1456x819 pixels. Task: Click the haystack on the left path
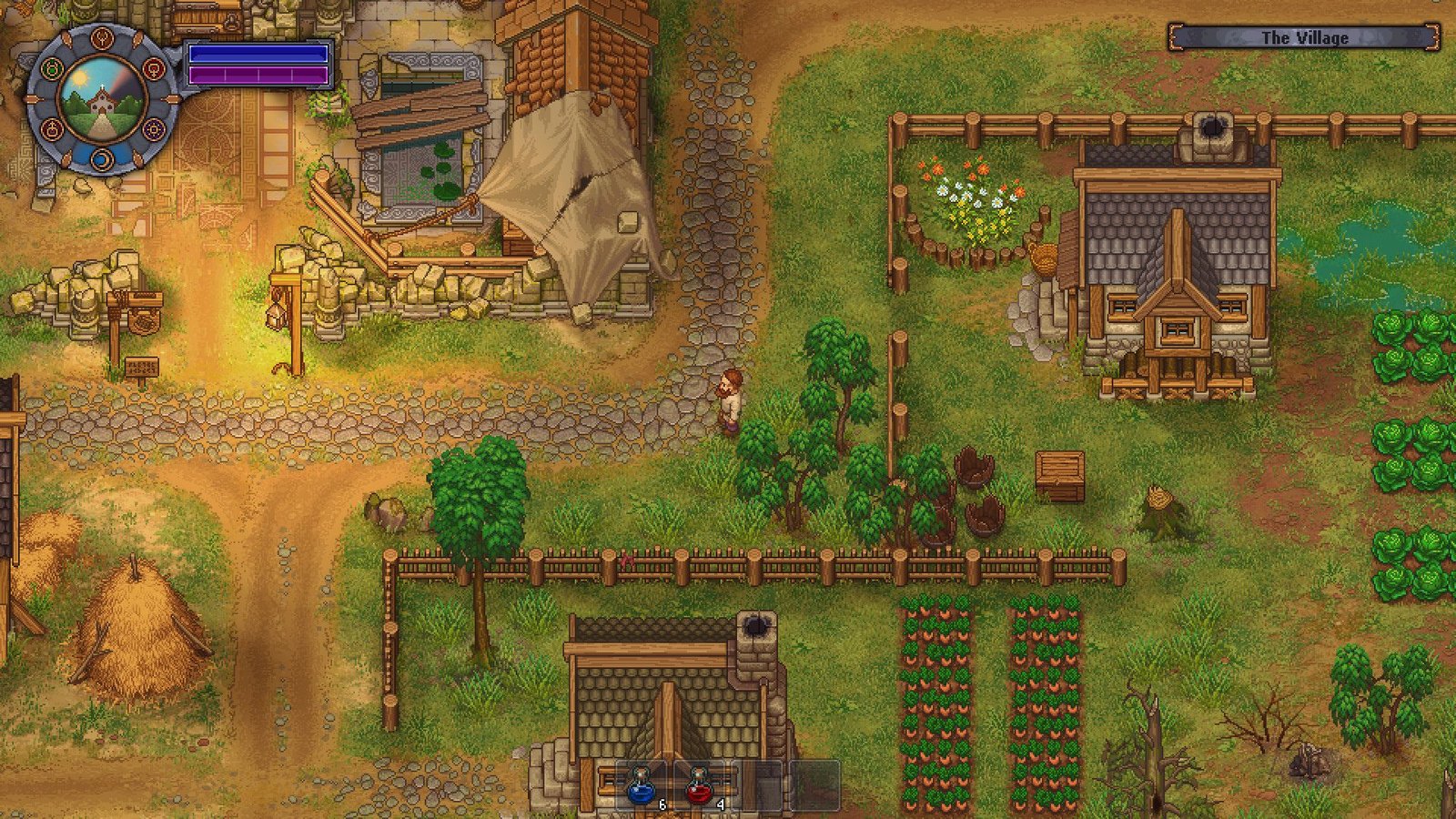(138, 637)
